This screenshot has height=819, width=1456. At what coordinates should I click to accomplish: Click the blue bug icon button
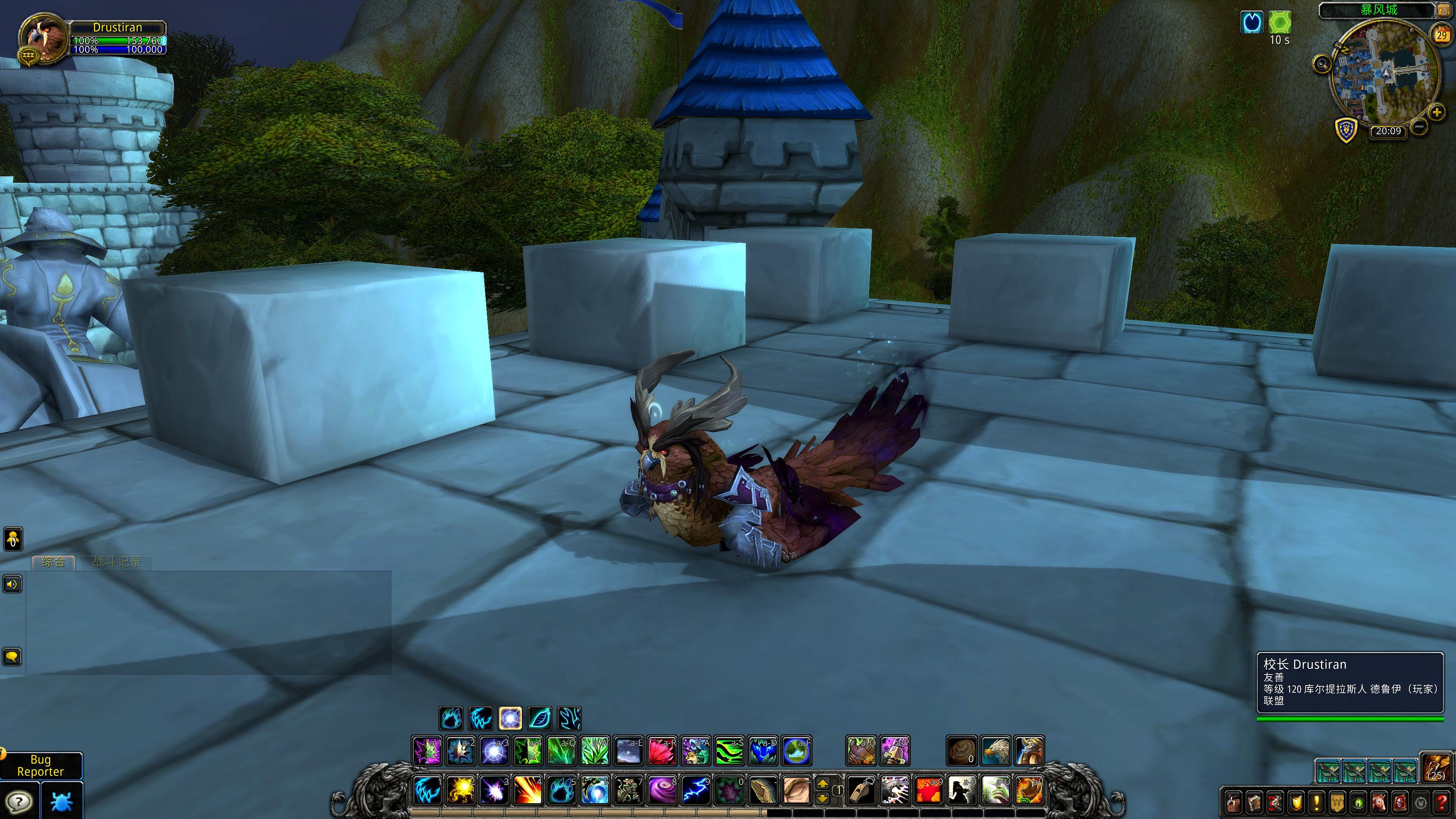(61, 802)
